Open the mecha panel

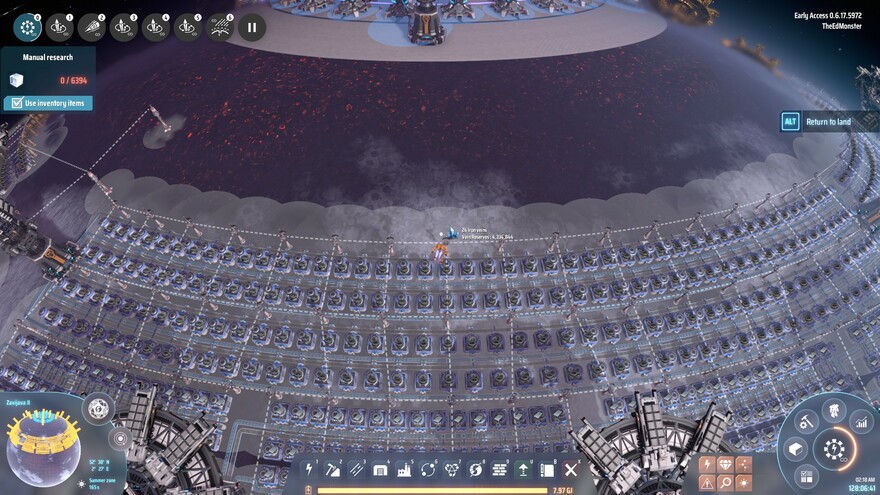pyautogui.click(x=834, y=410)
